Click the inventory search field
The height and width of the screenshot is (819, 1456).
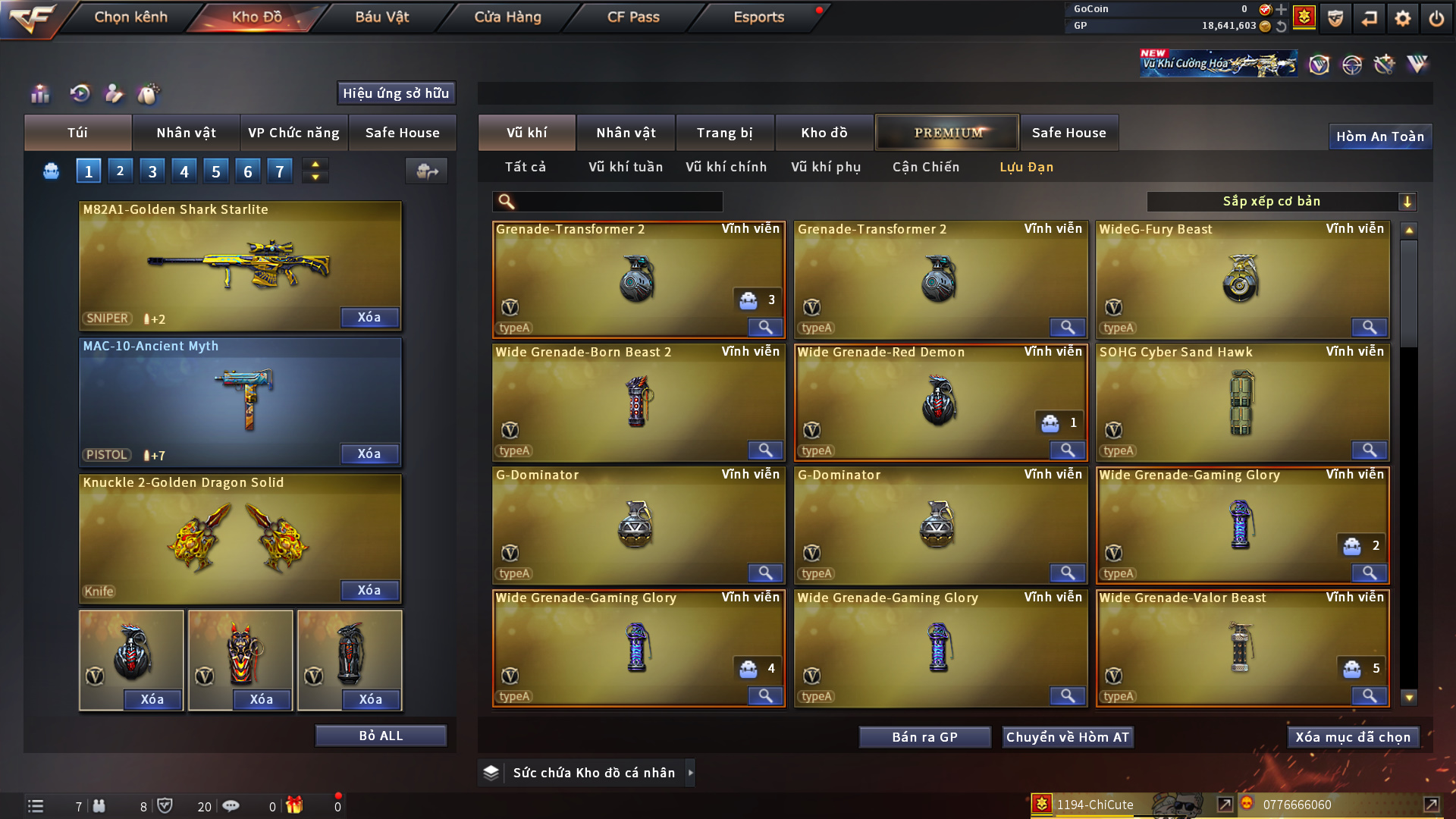pyautogui.click(x=618, y=202)
